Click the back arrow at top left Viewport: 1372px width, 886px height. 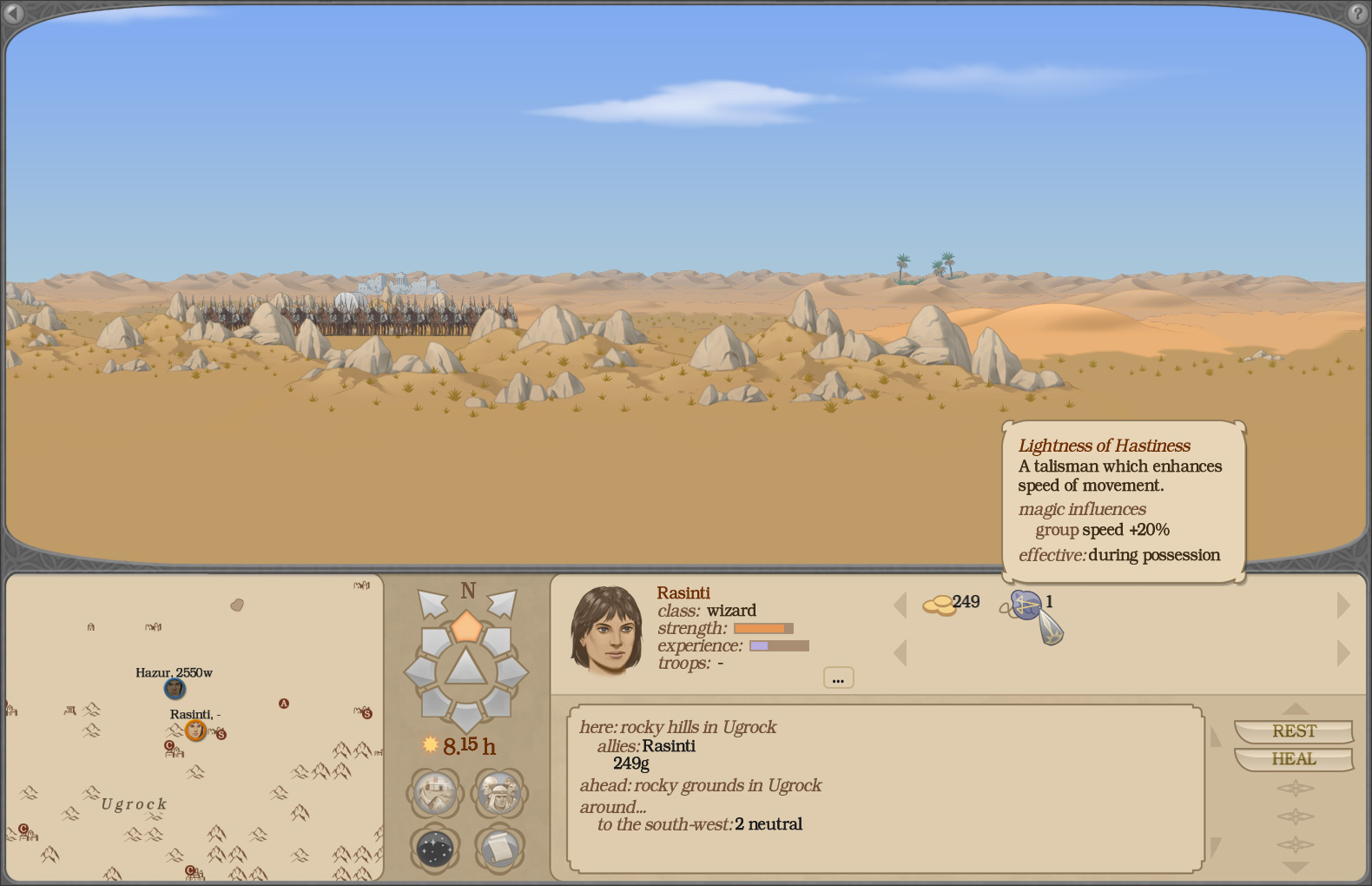coord(15,14)
